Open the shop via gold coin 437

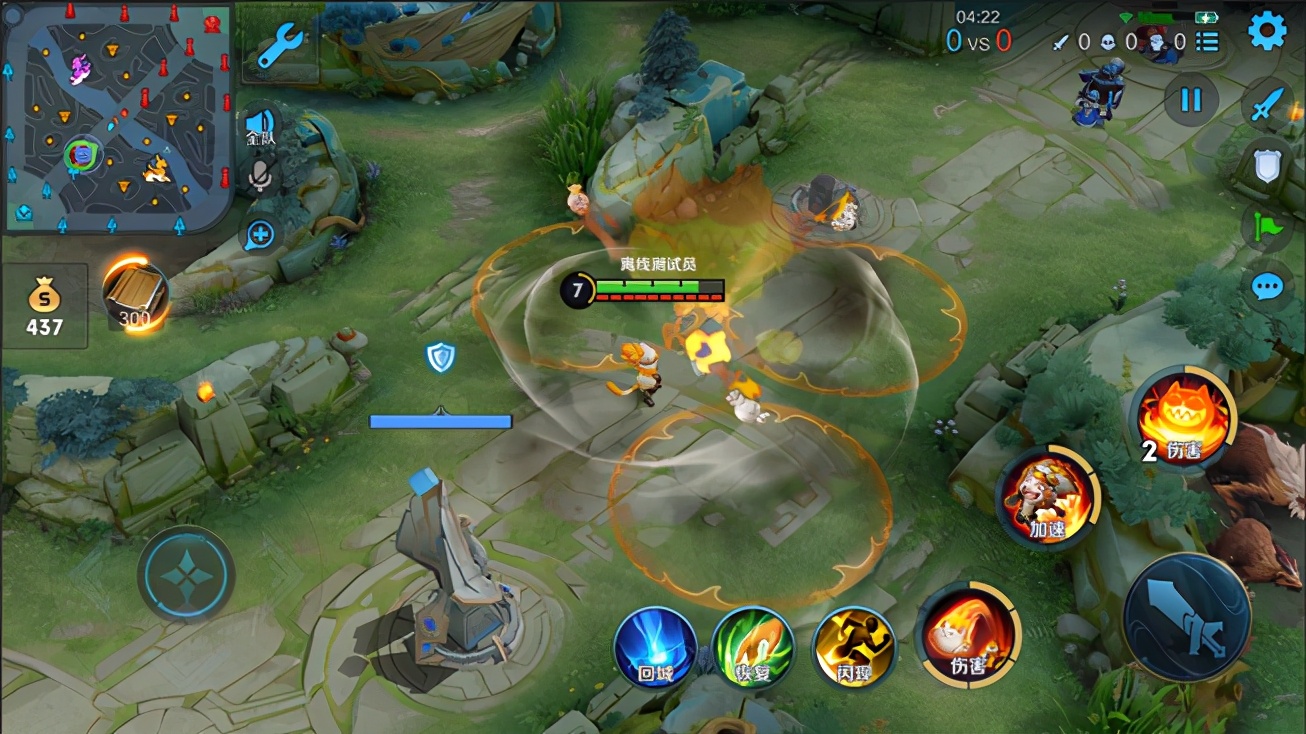tap(45, 306)
